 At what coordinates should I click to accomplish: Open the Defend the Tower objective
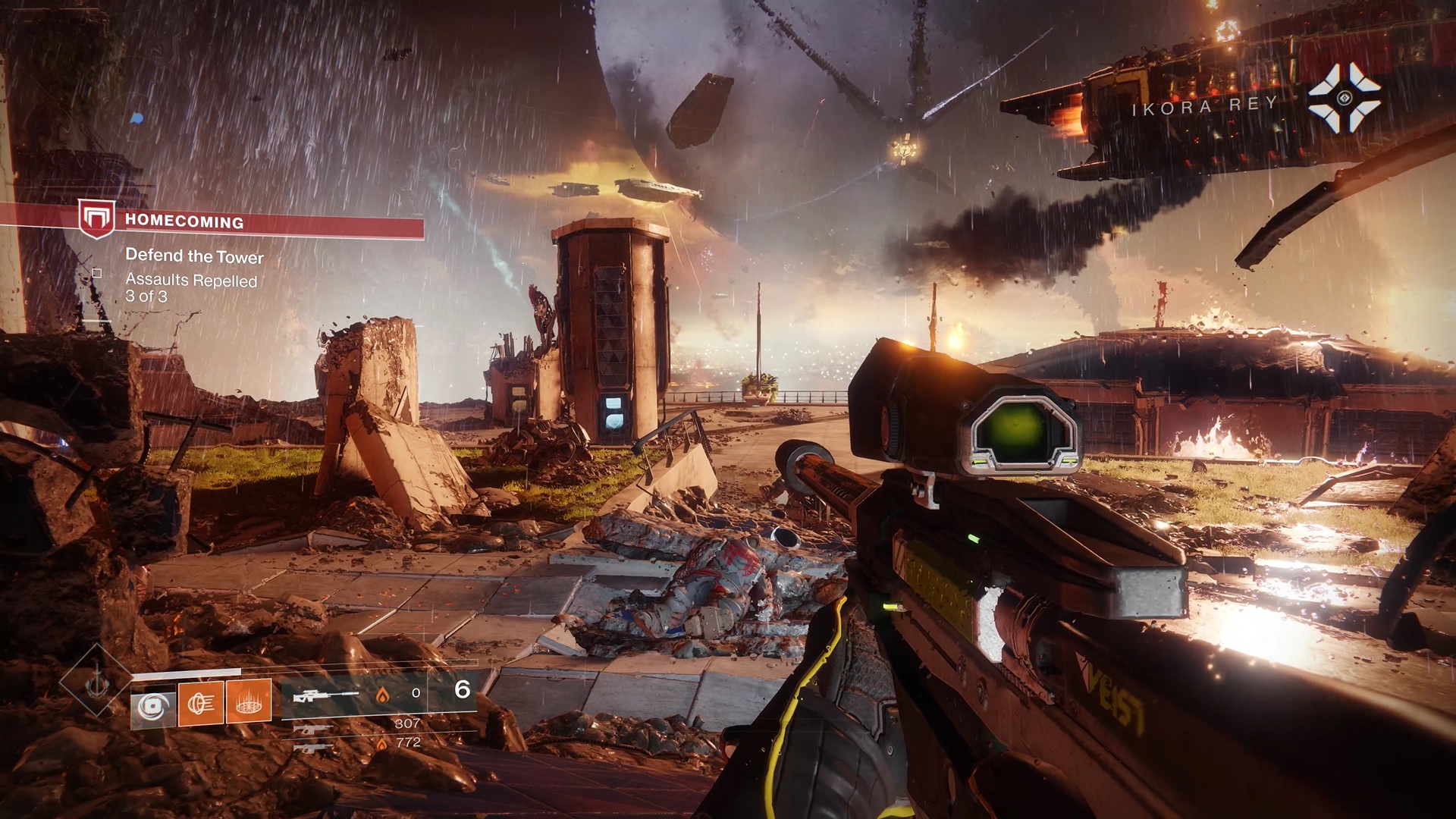coord(194,256)
